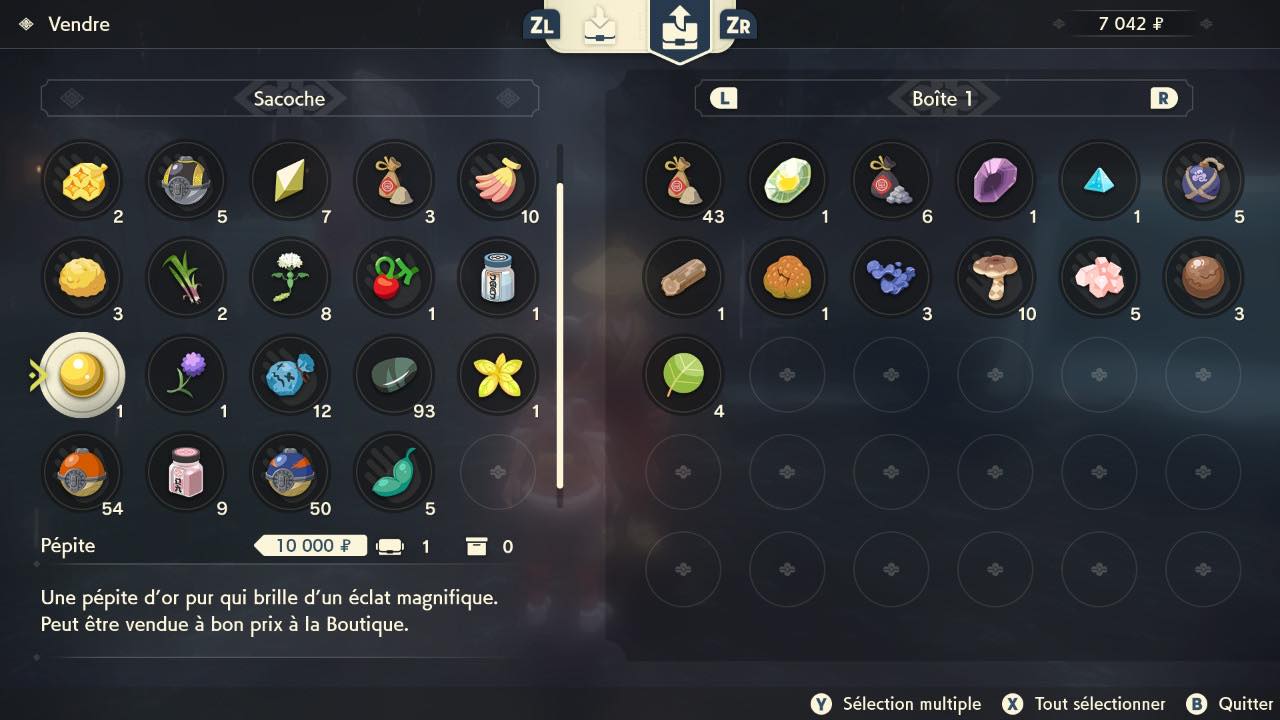Choose the brown mushroom stack of 10
The width and height of the screenshot is (1280, 720).
tap(995, 277)
